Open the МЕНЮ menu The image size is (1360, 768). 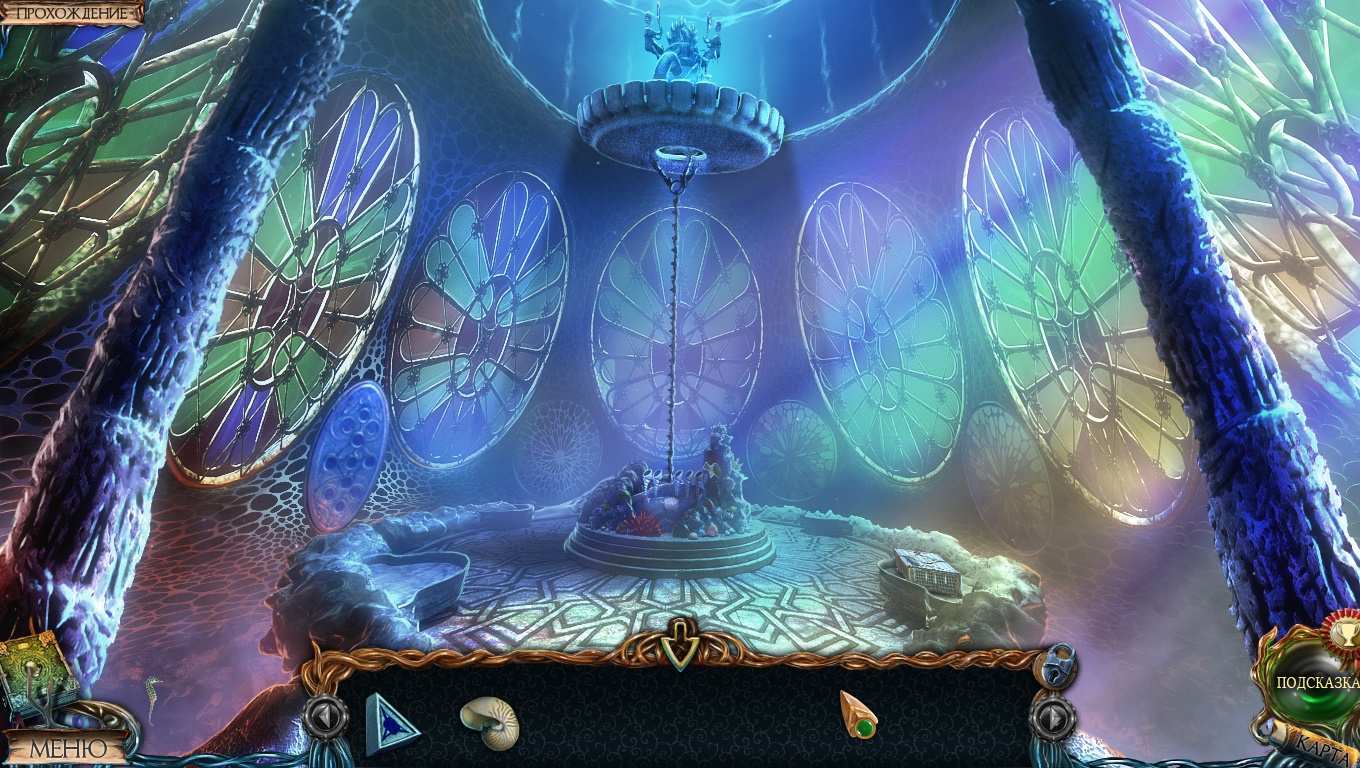click(x=67, y=747)
